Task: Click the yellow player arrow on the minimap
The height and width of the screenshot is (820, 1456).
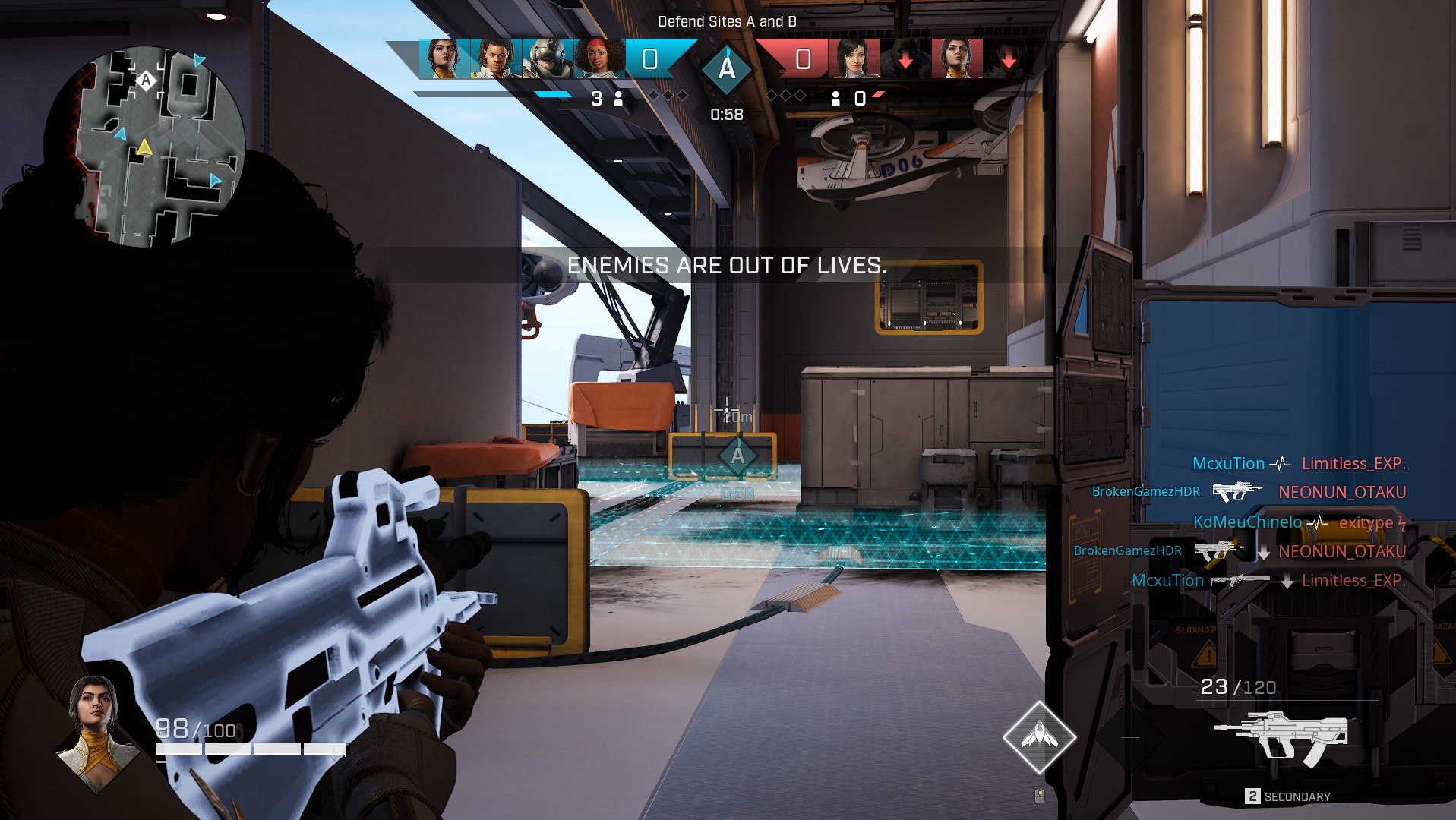Action: (x=144, y=147)
